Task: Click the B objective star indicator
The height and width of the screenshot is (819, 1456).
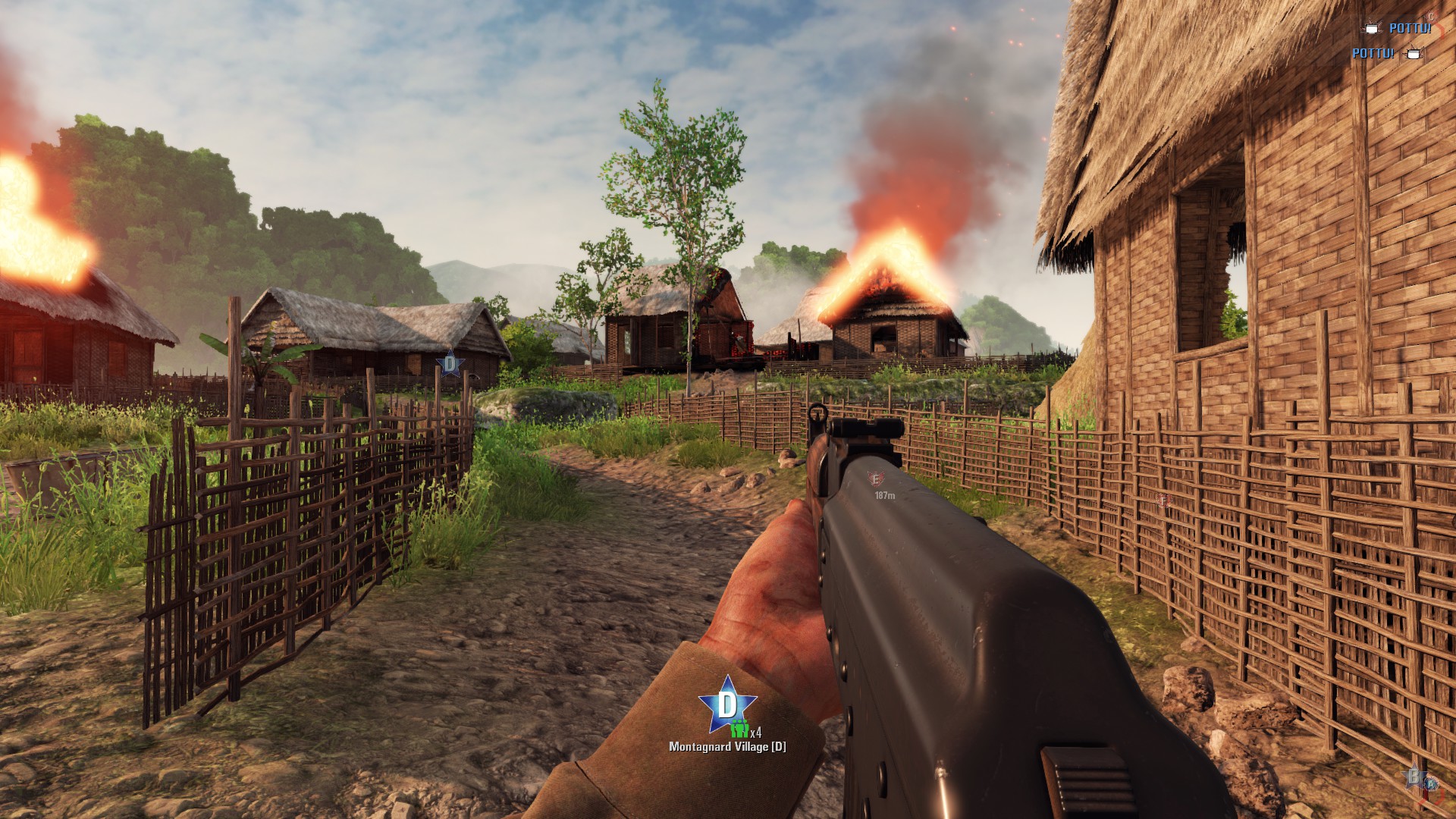Action: pos(1414,777)
